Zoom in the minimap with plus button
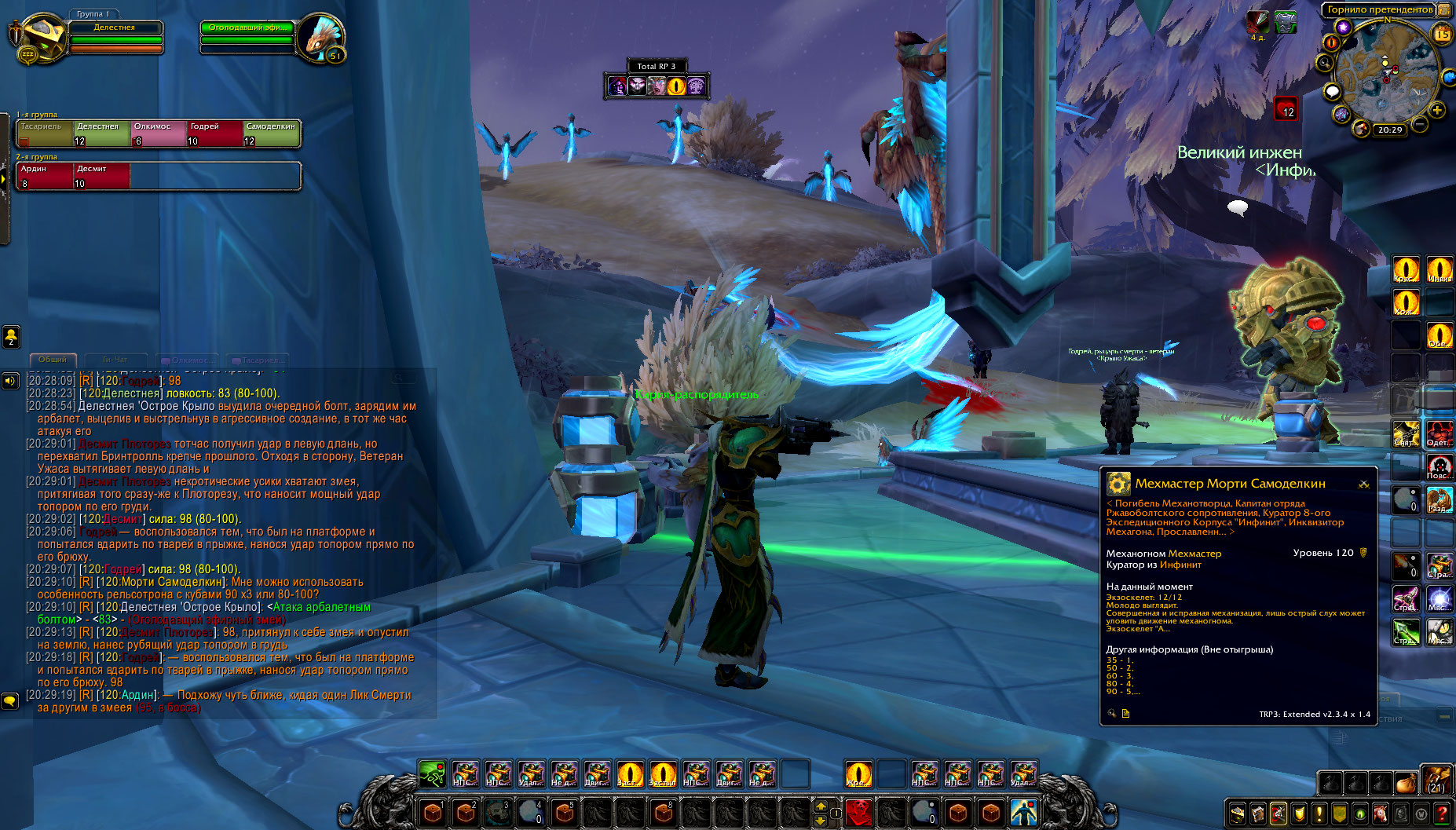The height and width of the screenshot is (830, 1456). pos(1437,110)
